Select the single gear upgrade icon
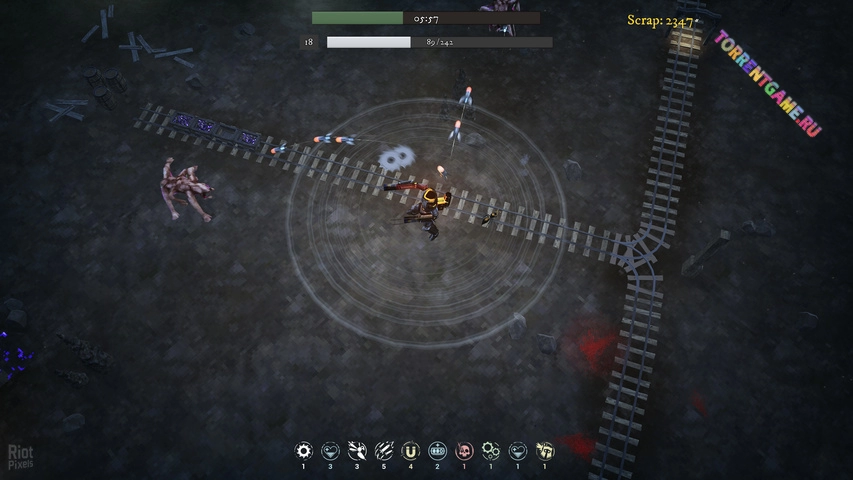The height and width of the screenshot is (480, 853). tap(304, 450)
